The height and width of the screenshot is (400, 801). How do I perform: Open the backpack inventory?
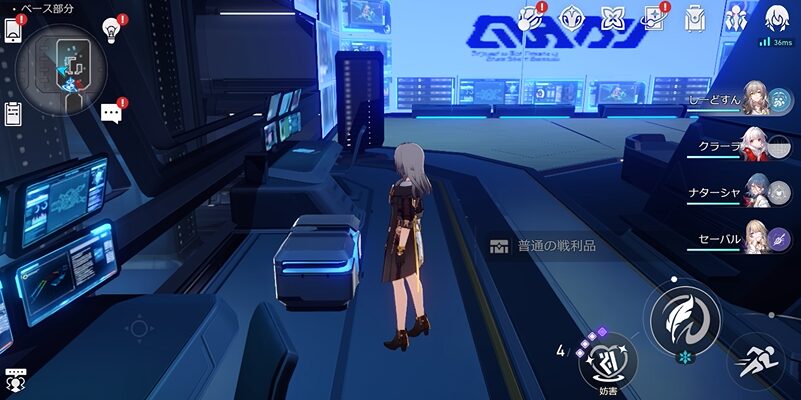695,17
